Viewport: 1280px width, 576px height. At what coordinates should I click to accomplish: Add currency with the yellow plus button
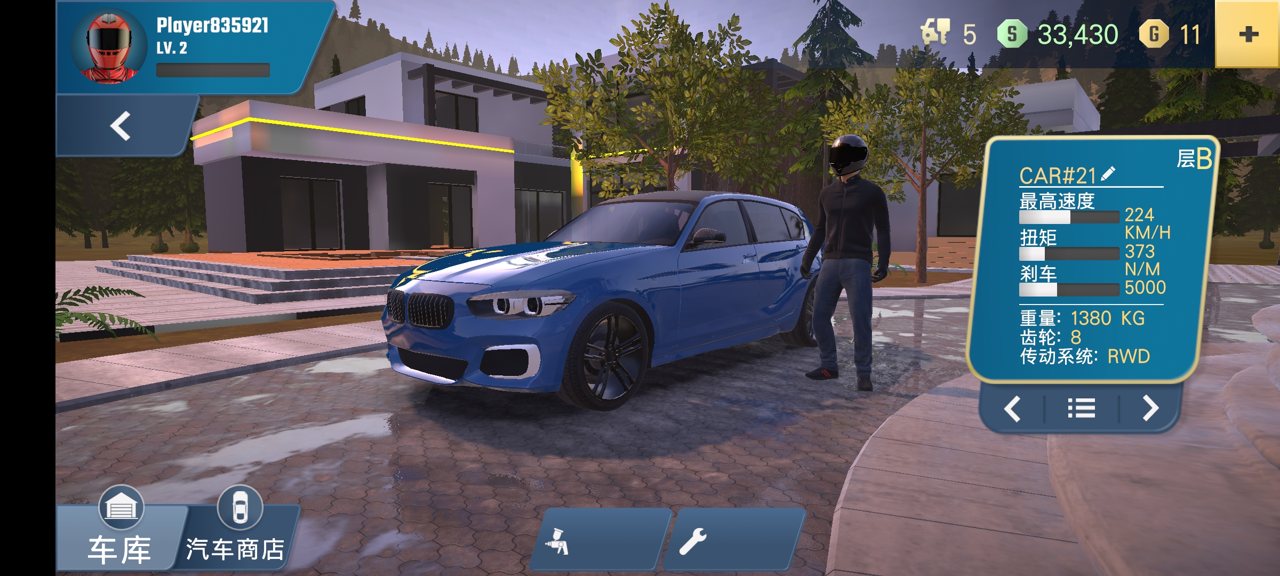click(1247, 34)
